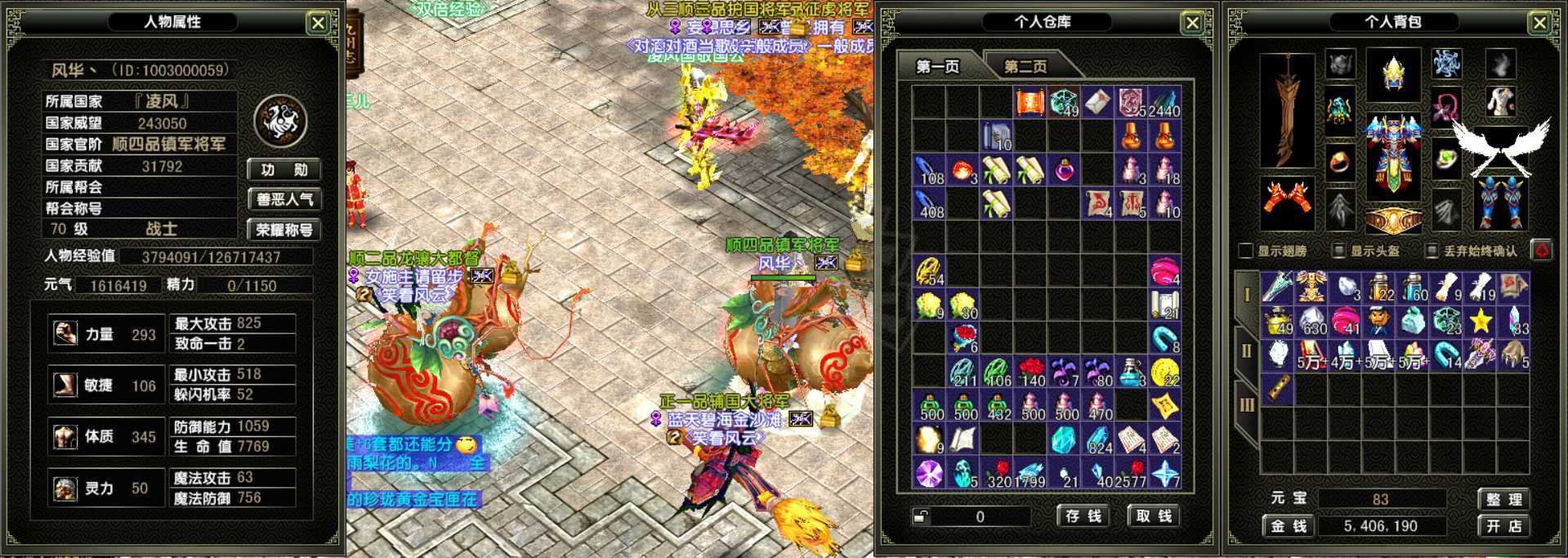Screen dimensions: 1568x558
Task: Toggle the 丢弃始终确认 discard confirm checkbox
Action: (x=1432, y=251)
